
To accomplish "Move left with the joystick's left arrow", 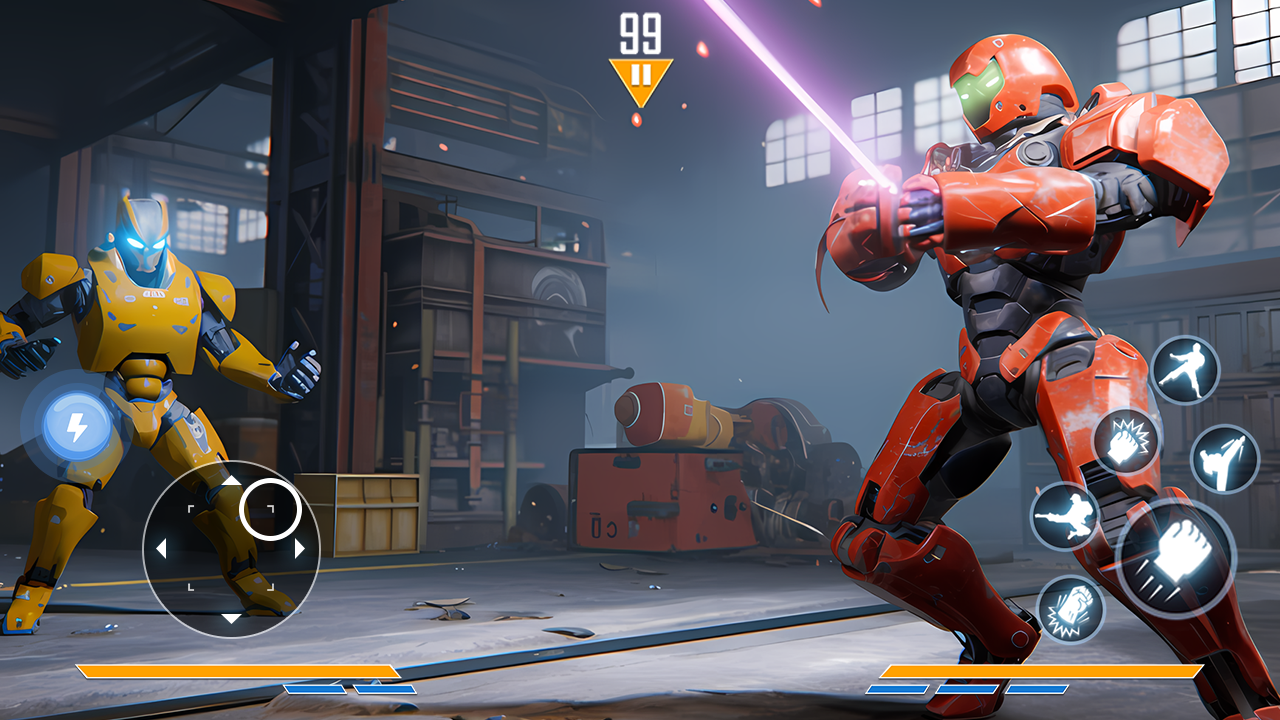I will (160, 548).
